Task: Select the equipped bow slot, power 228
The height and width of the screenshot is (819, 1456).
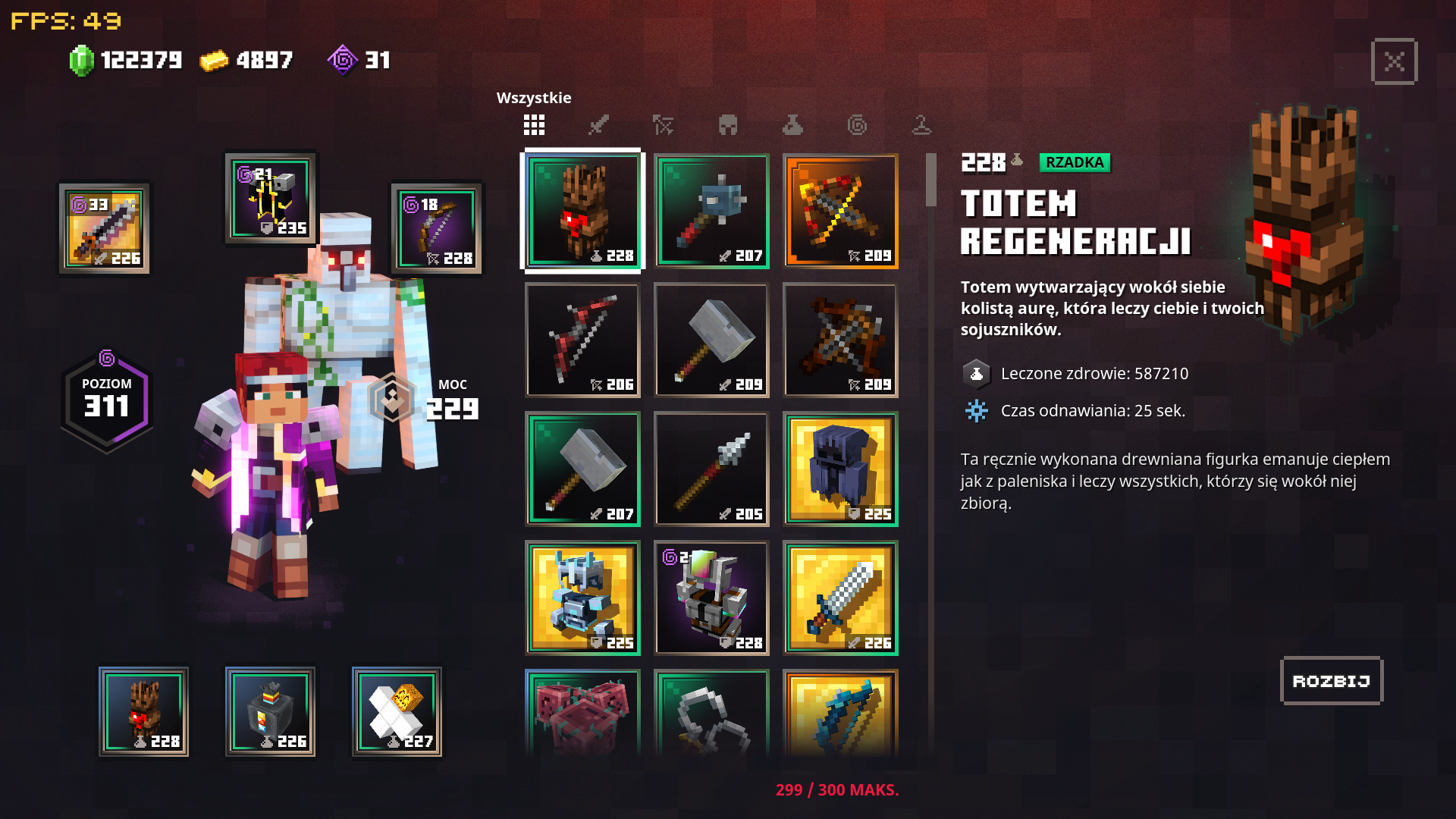Action: (437, 228)
